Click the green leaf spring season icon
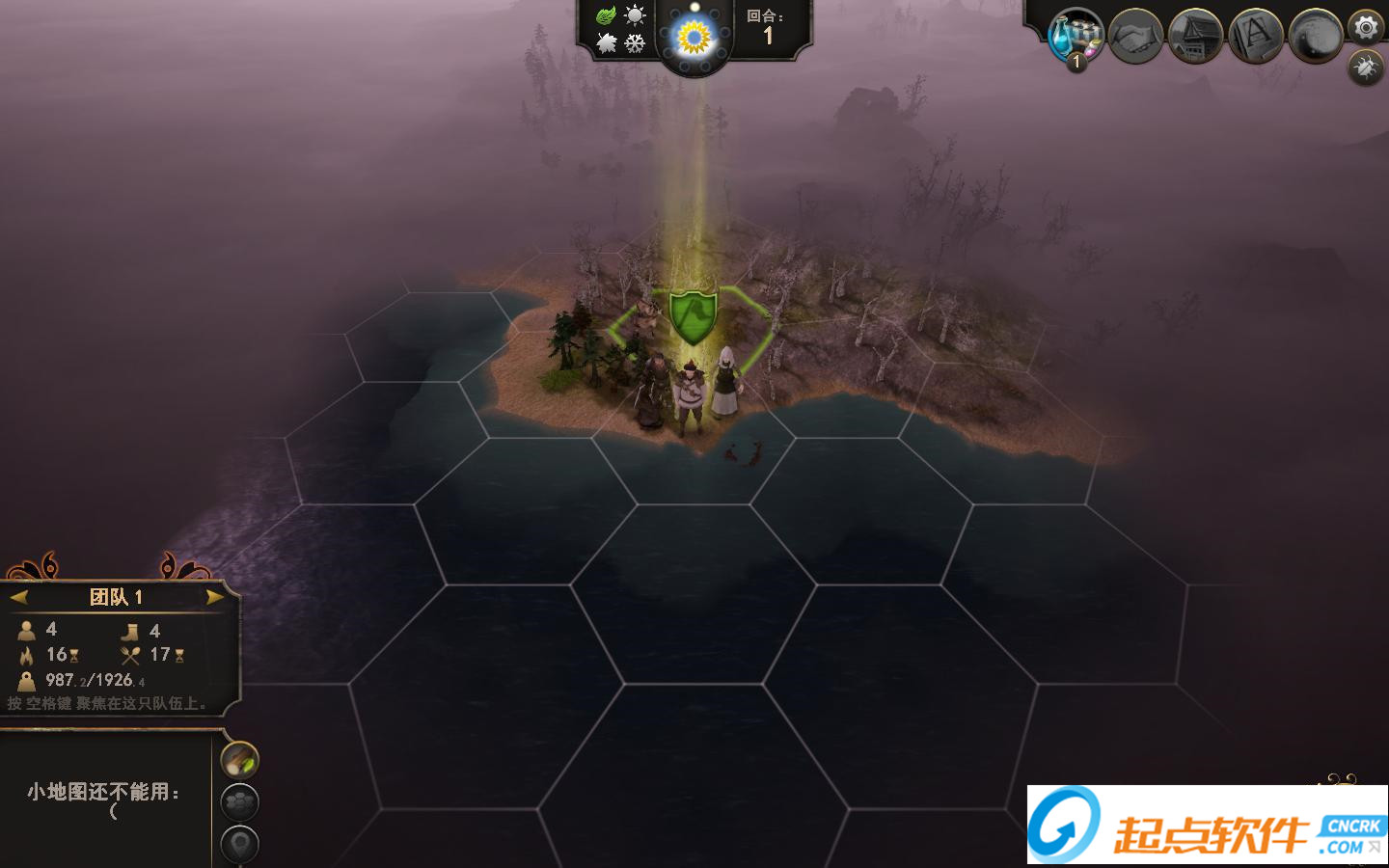This screenshot has width=1389, height=868. pos(606,15)
